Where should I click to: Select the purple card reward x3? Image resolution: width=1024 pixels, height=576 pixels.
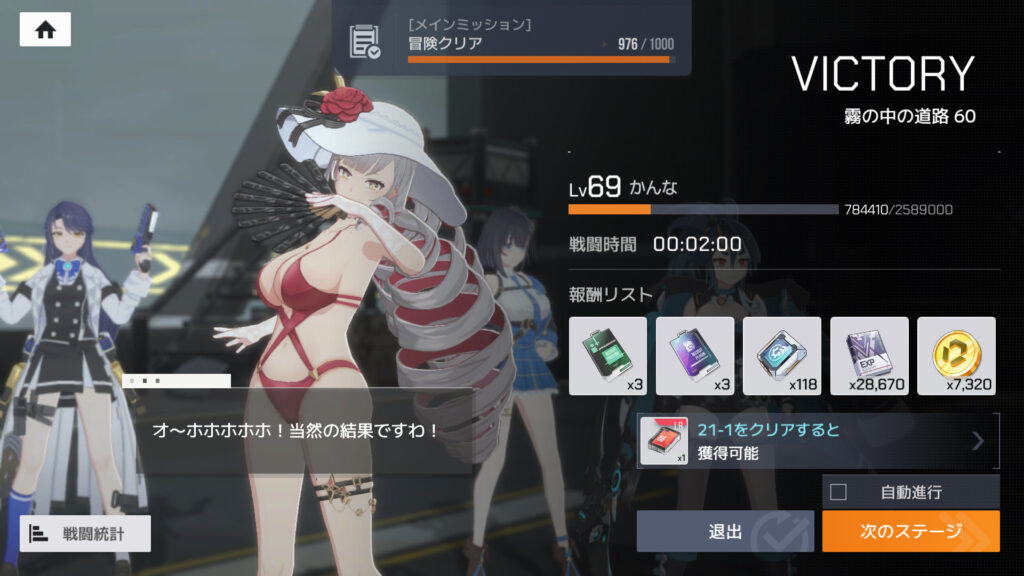coord(694,356)
